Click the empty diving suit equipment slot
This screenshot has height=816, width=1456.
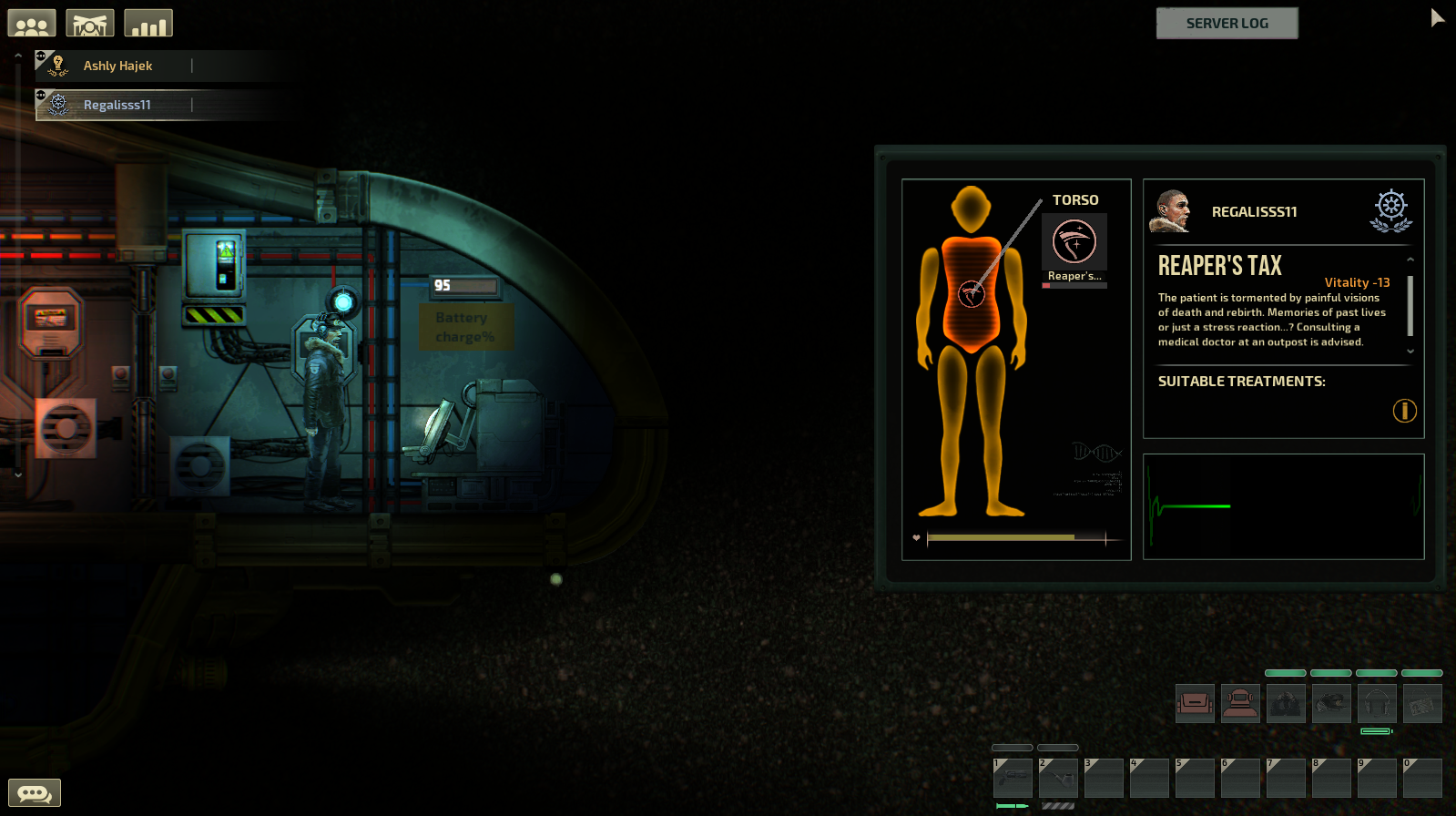tap(1240, 704)
